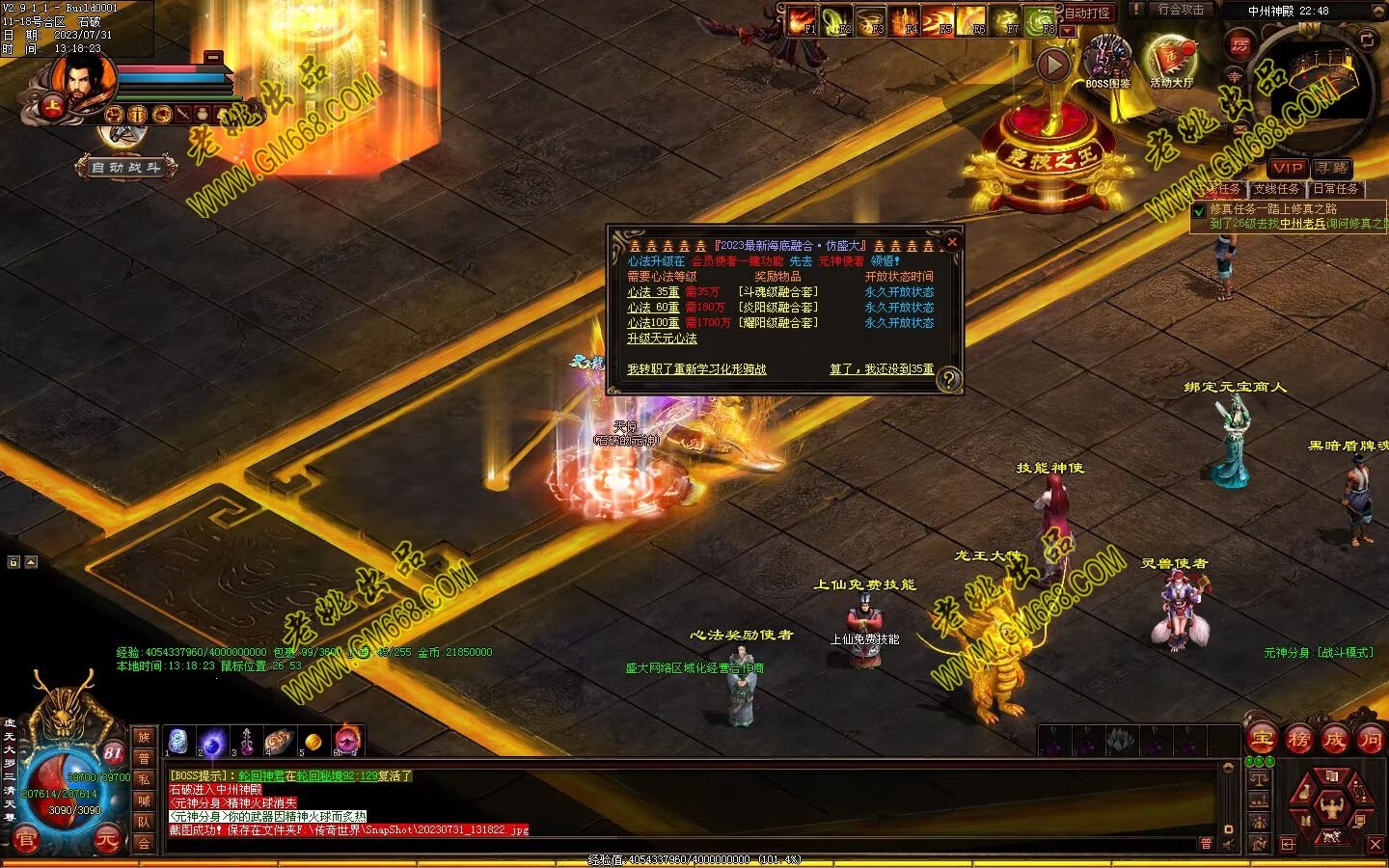Toggle the 自动打怪 auto-fight button
The image size is (1389, 868).
click(x=1087, y=14)
